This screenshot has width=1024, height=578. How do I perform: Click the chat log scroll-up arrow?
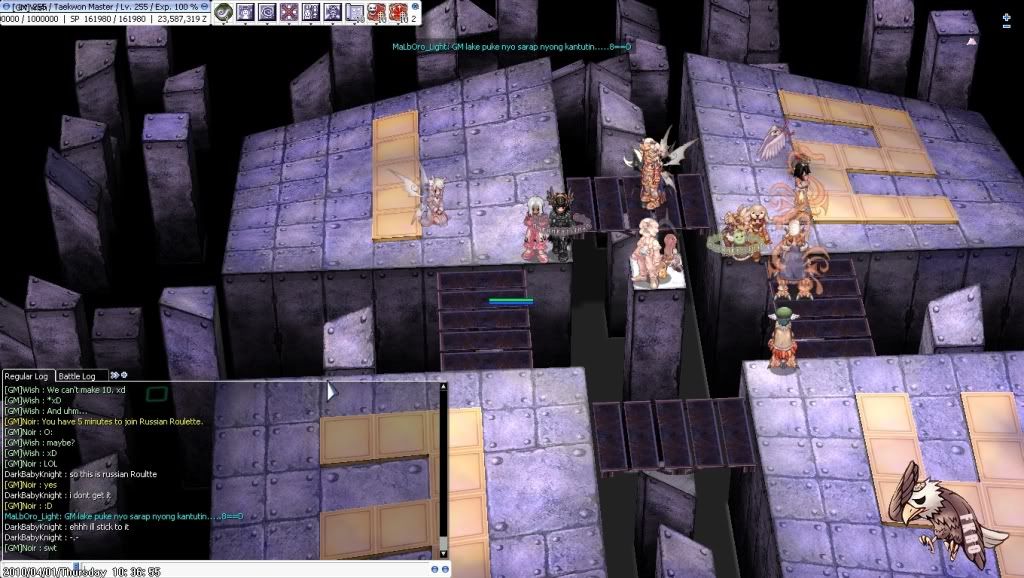(x=443, y=386)
